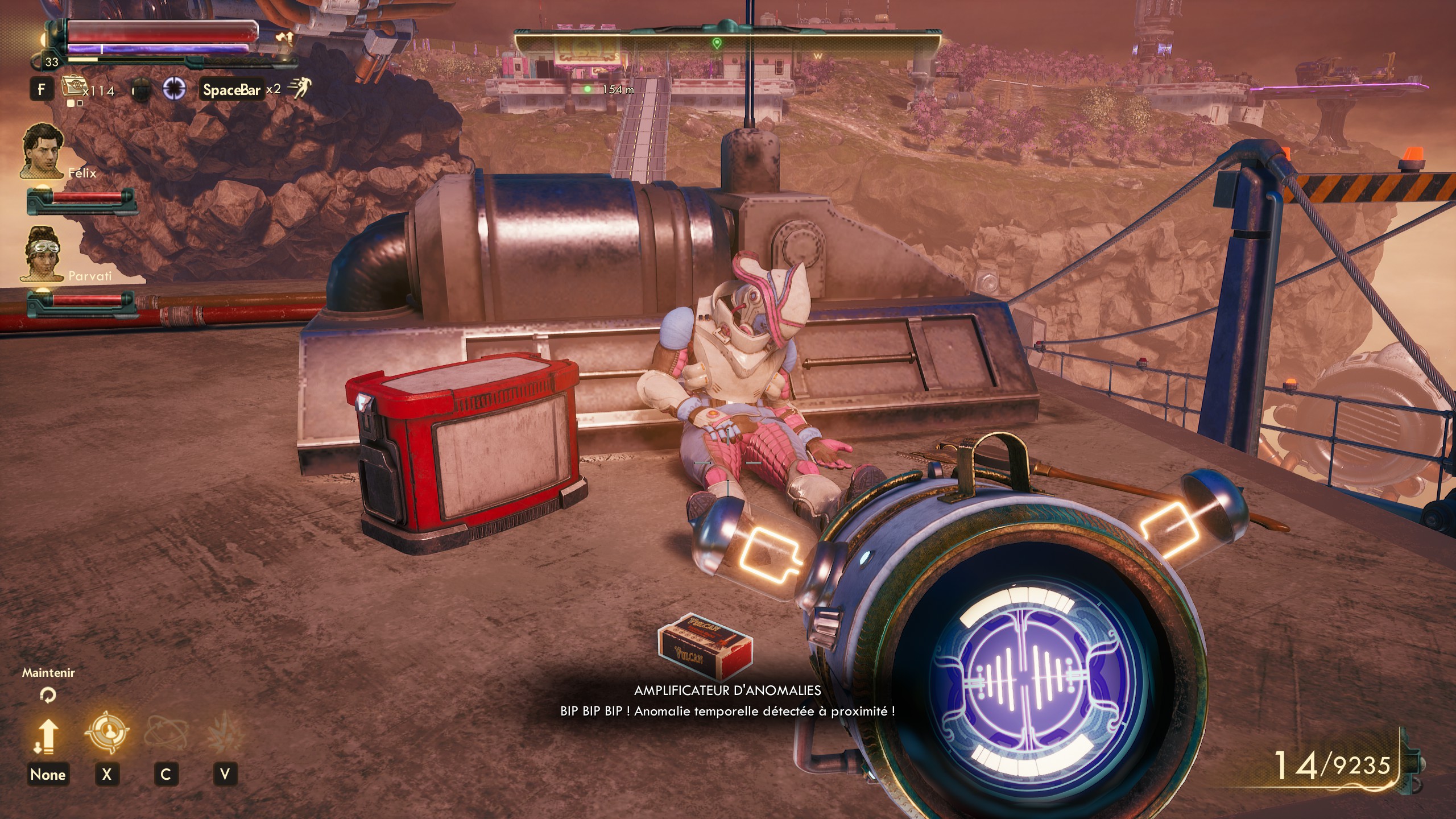Select the green quest marker on compass
This screenshot has width=1456, height=819.
coord(716,43)
